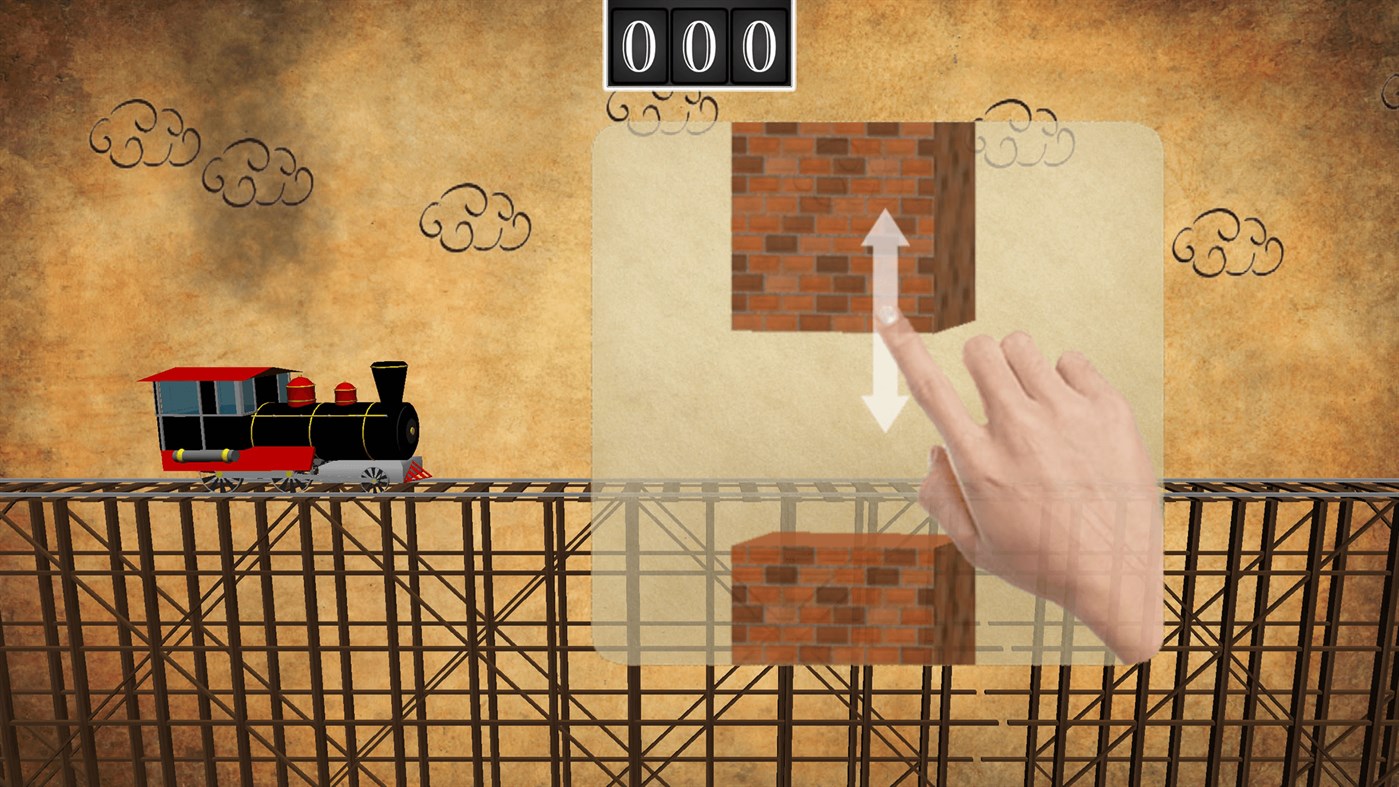Click the leftmost zero on the counter
Image resolution: width=1399 pixels, height=787 pixels.
tap(637, 43)
